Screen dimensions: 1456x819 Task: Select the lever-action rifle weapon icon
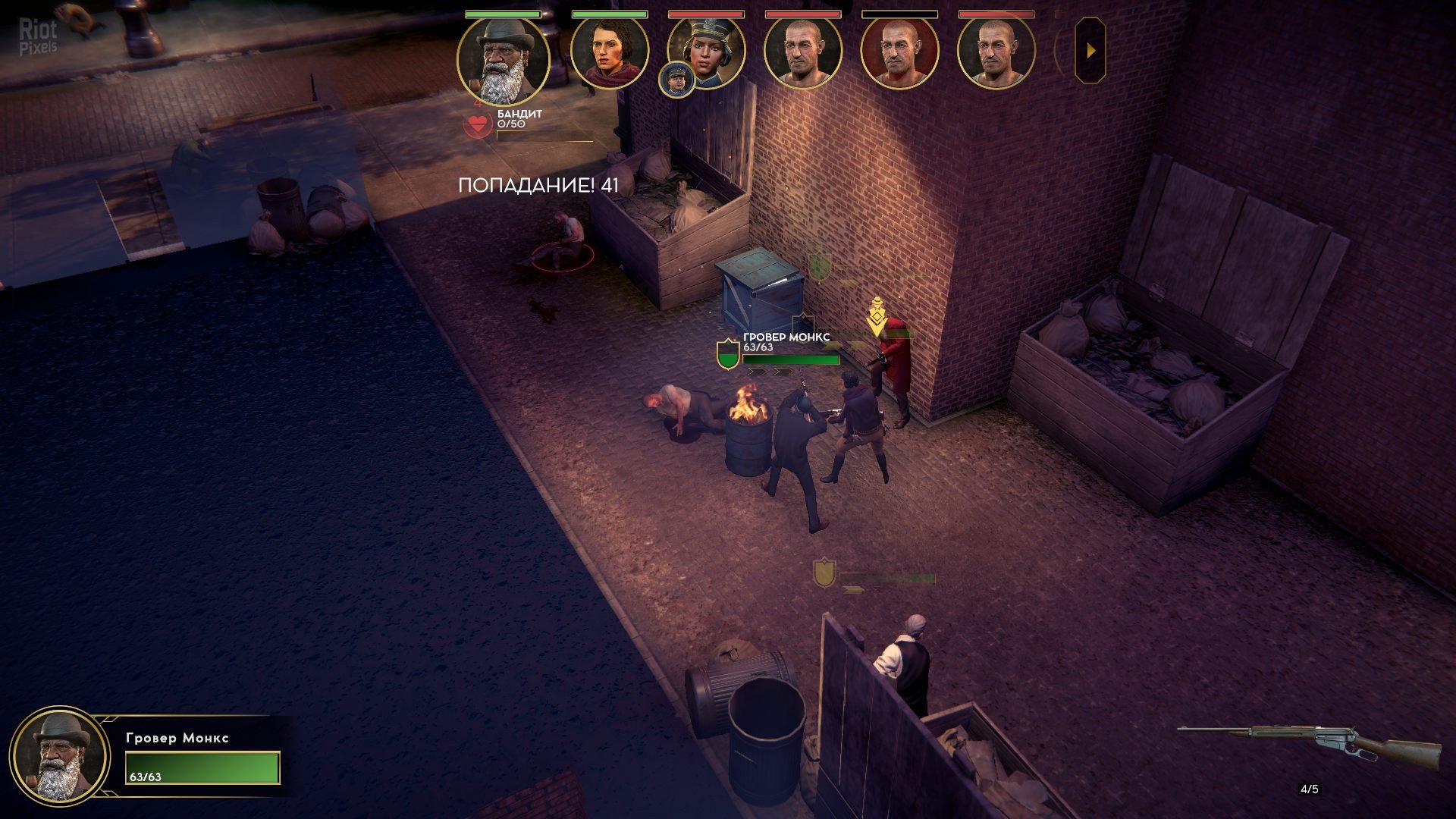[1310, 745]
